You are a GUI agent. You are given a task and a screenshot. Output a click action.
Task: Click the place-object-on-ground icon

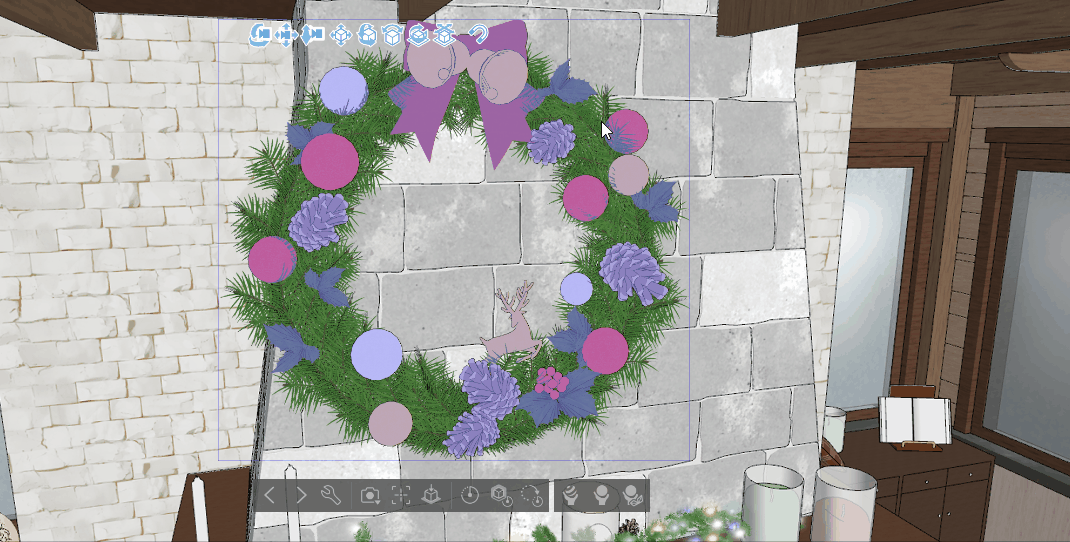click(431, 495)
